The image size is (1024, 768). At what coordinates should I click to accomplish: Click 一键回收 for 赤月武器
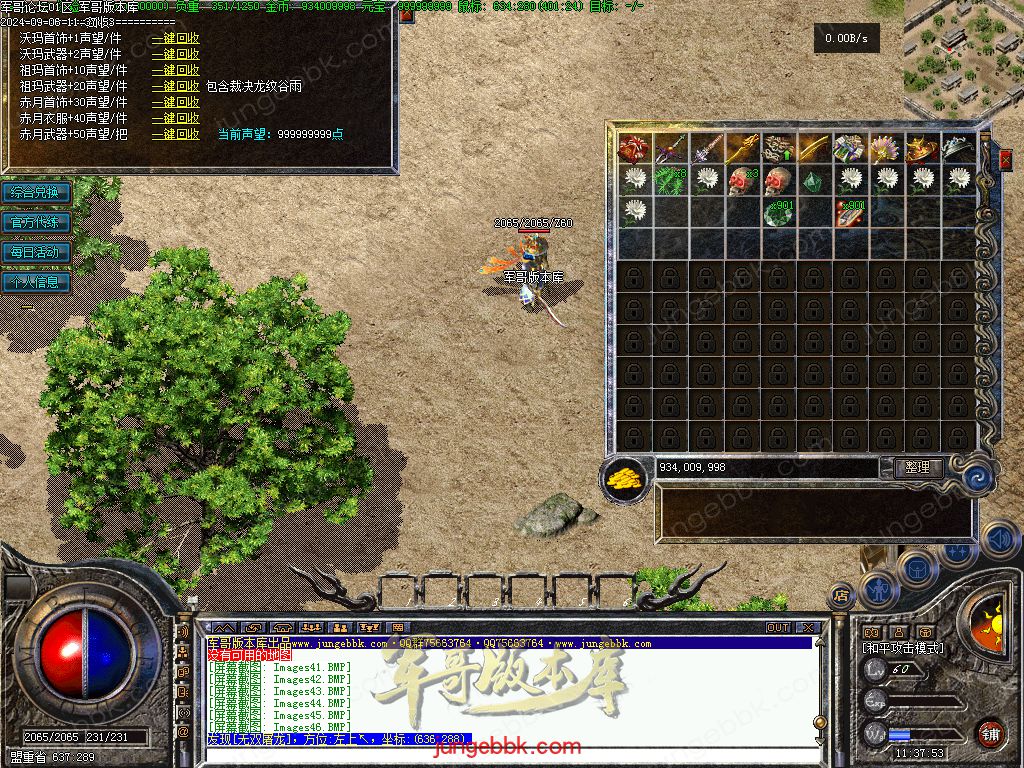175,134
